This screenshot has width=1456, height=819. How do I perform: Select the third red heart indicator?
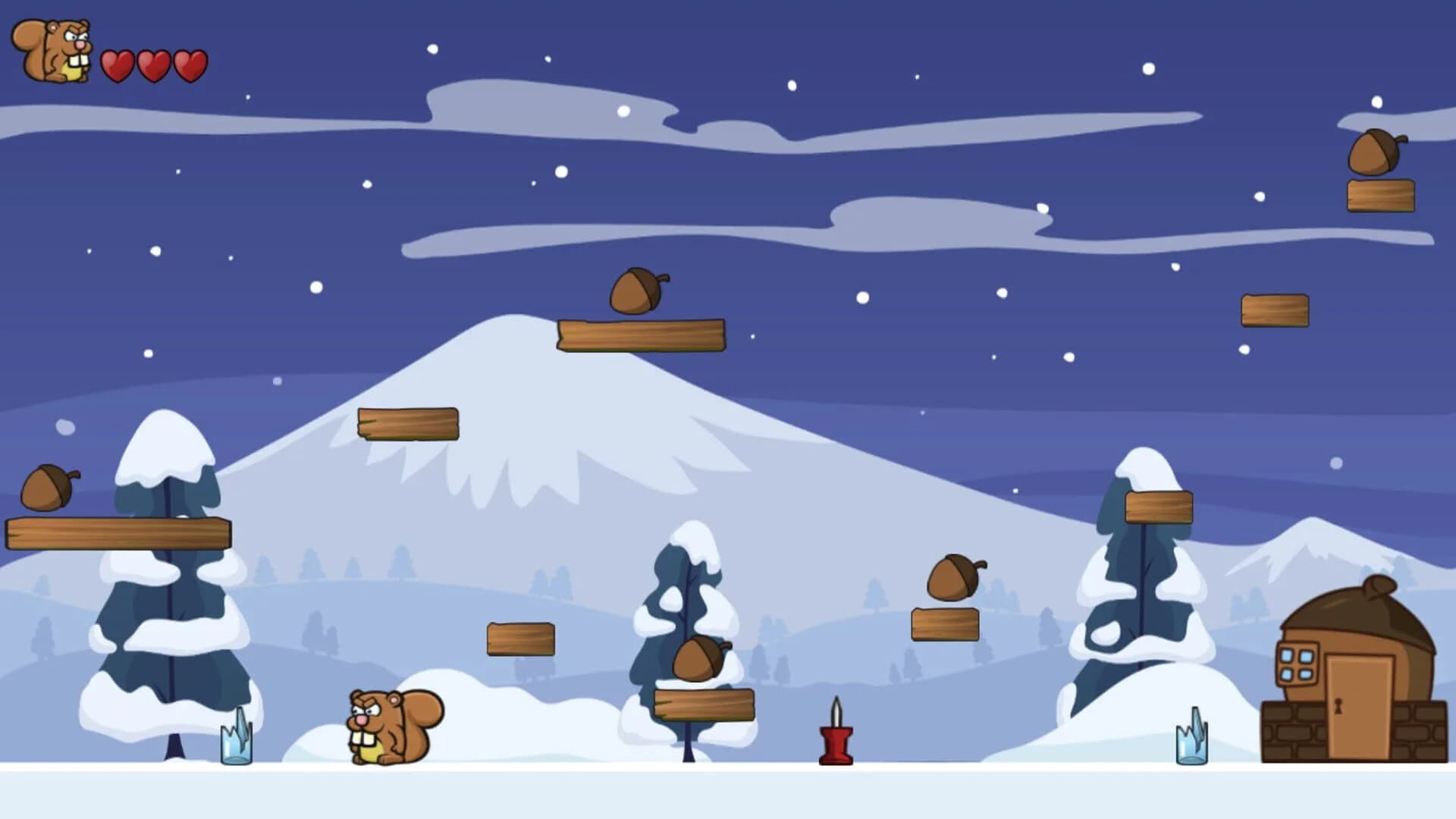(188, 64)
